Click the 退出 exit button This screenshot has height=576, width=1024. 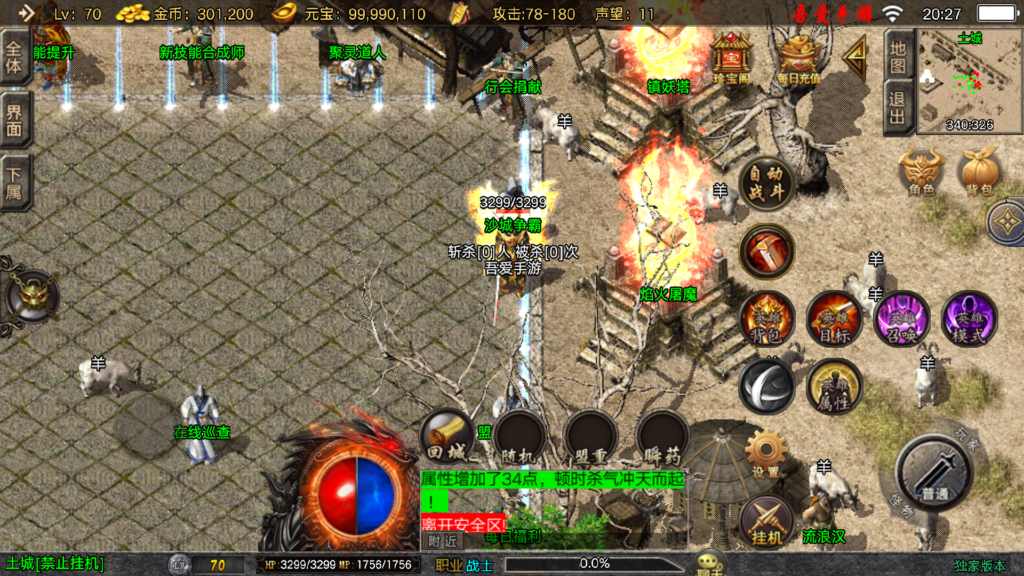click(898, 109)
